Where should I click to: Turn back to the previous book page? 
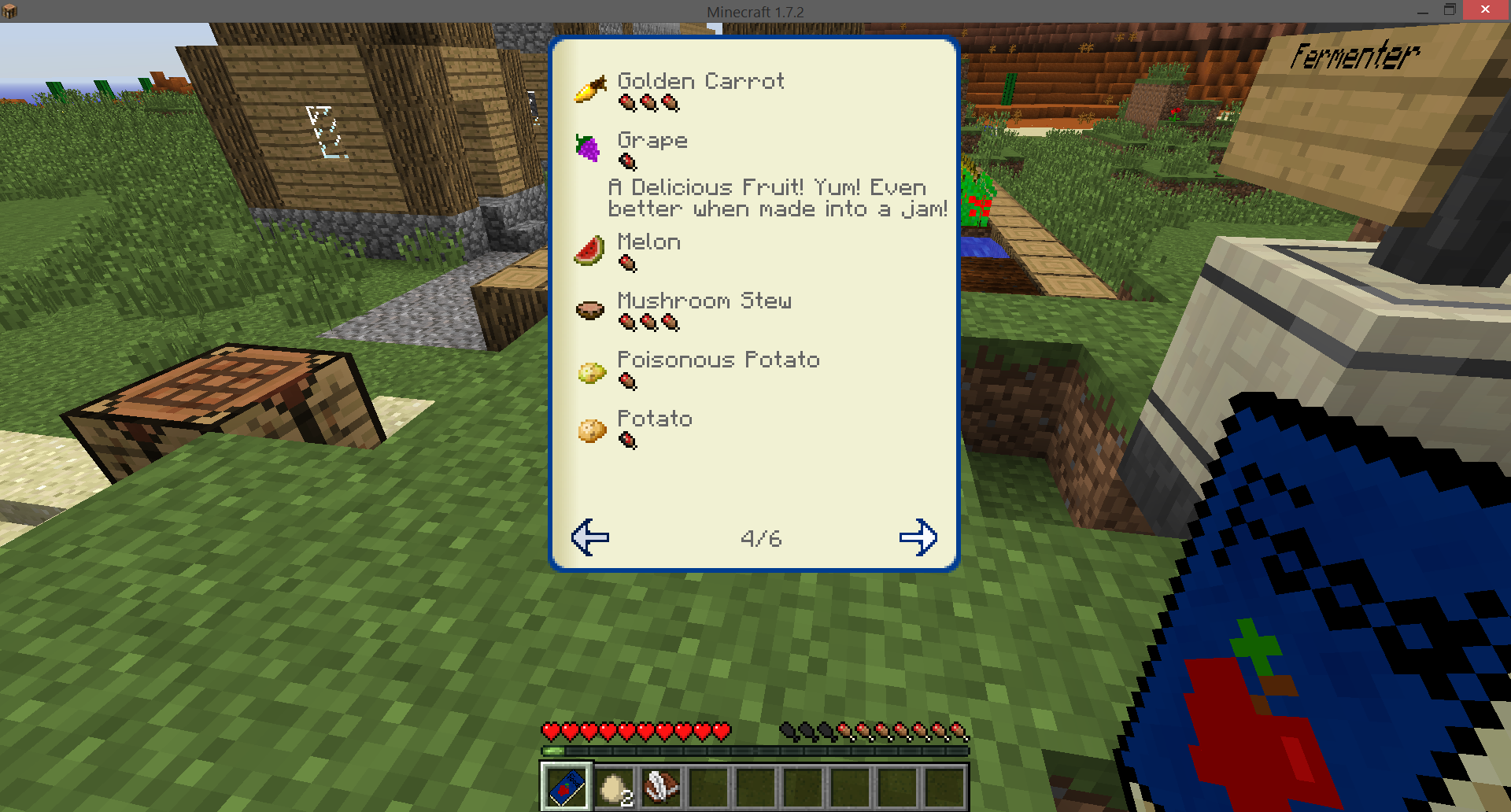590,537
